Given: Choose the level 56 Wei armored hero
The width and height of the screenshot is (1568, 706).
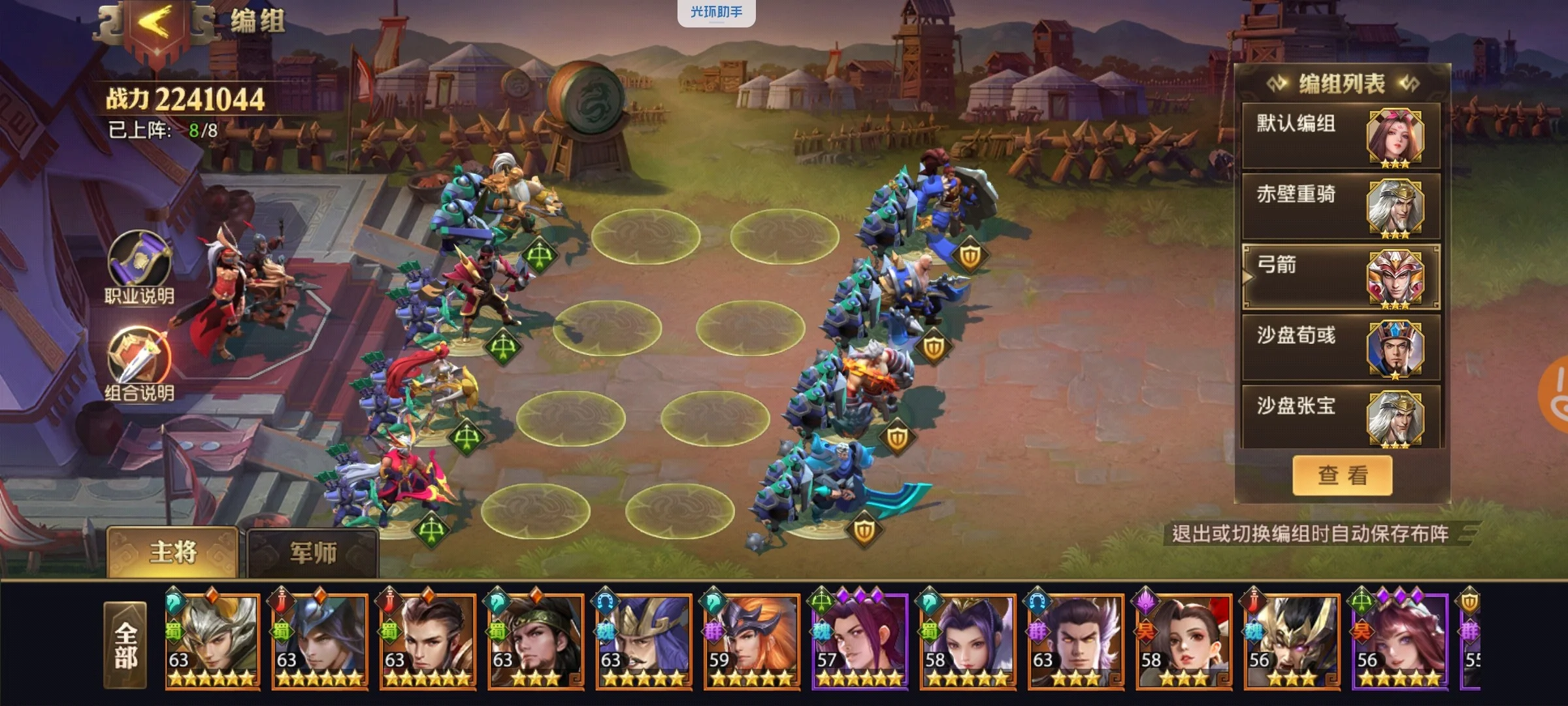Looking at the screenshot, I should pyautogui.click(x=1292, y=641).
